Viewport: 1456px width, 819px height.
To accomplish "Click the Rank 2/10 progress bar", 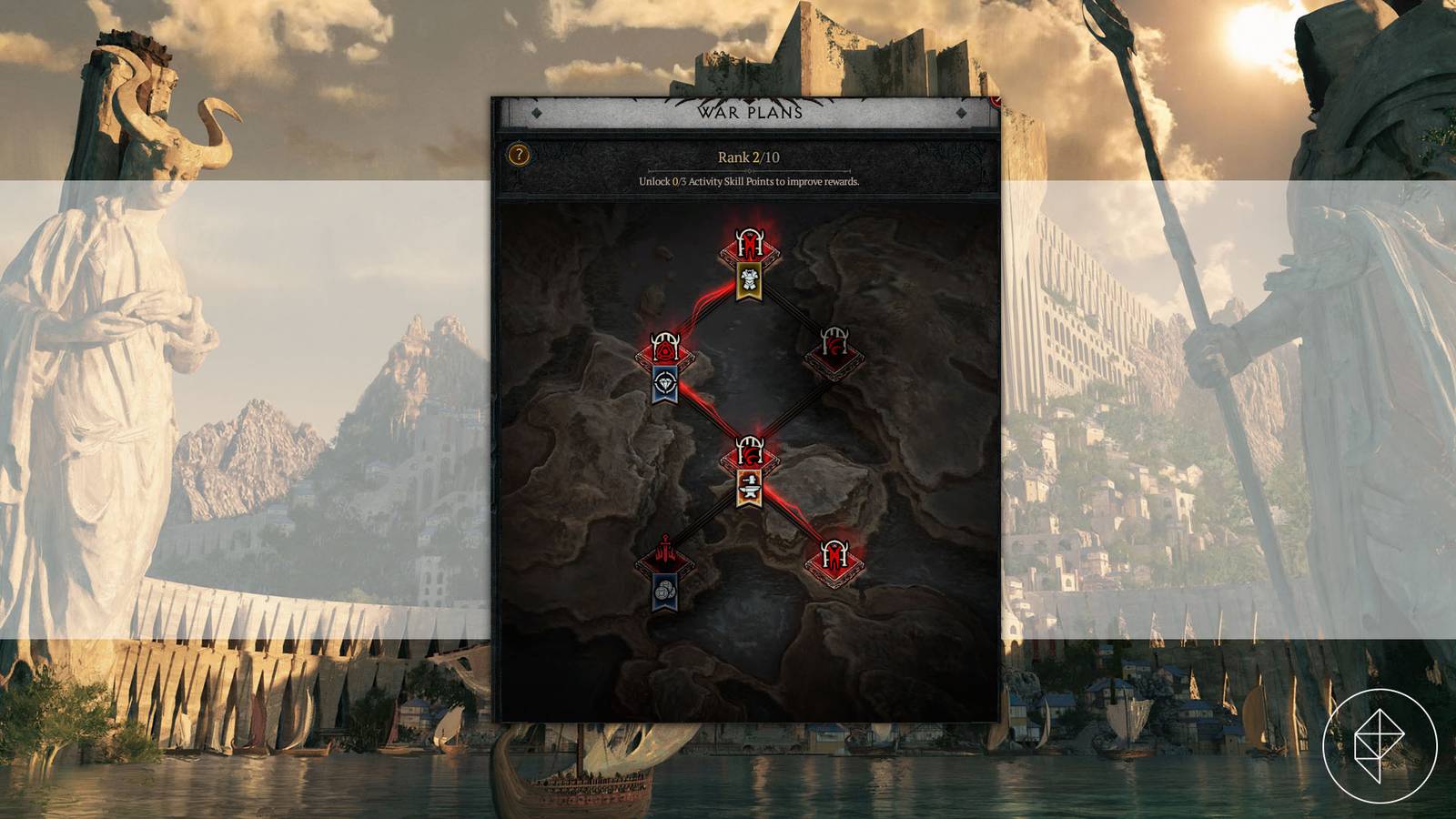I will 748,169.
